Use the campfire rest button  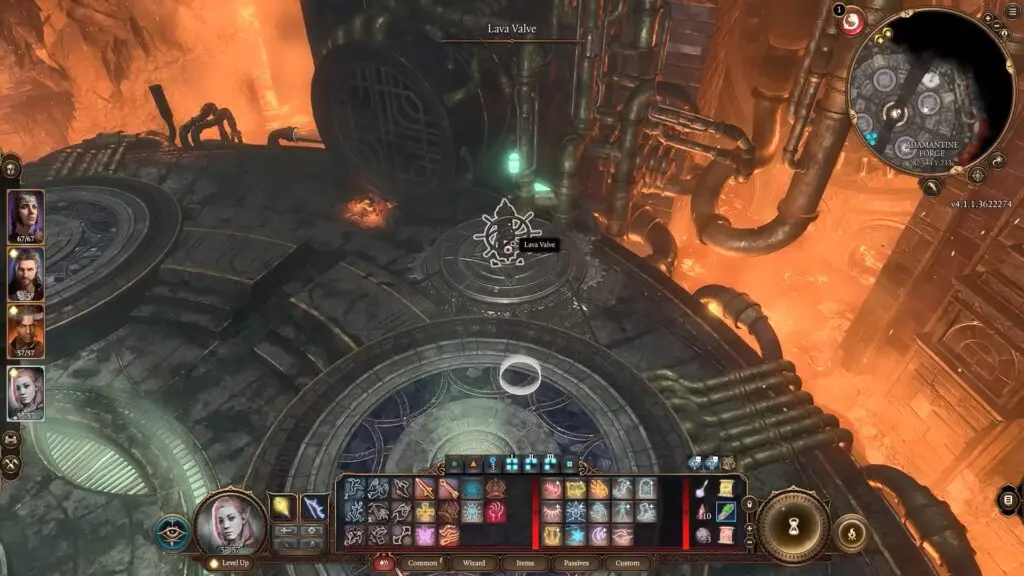click(x=852, y=533)
